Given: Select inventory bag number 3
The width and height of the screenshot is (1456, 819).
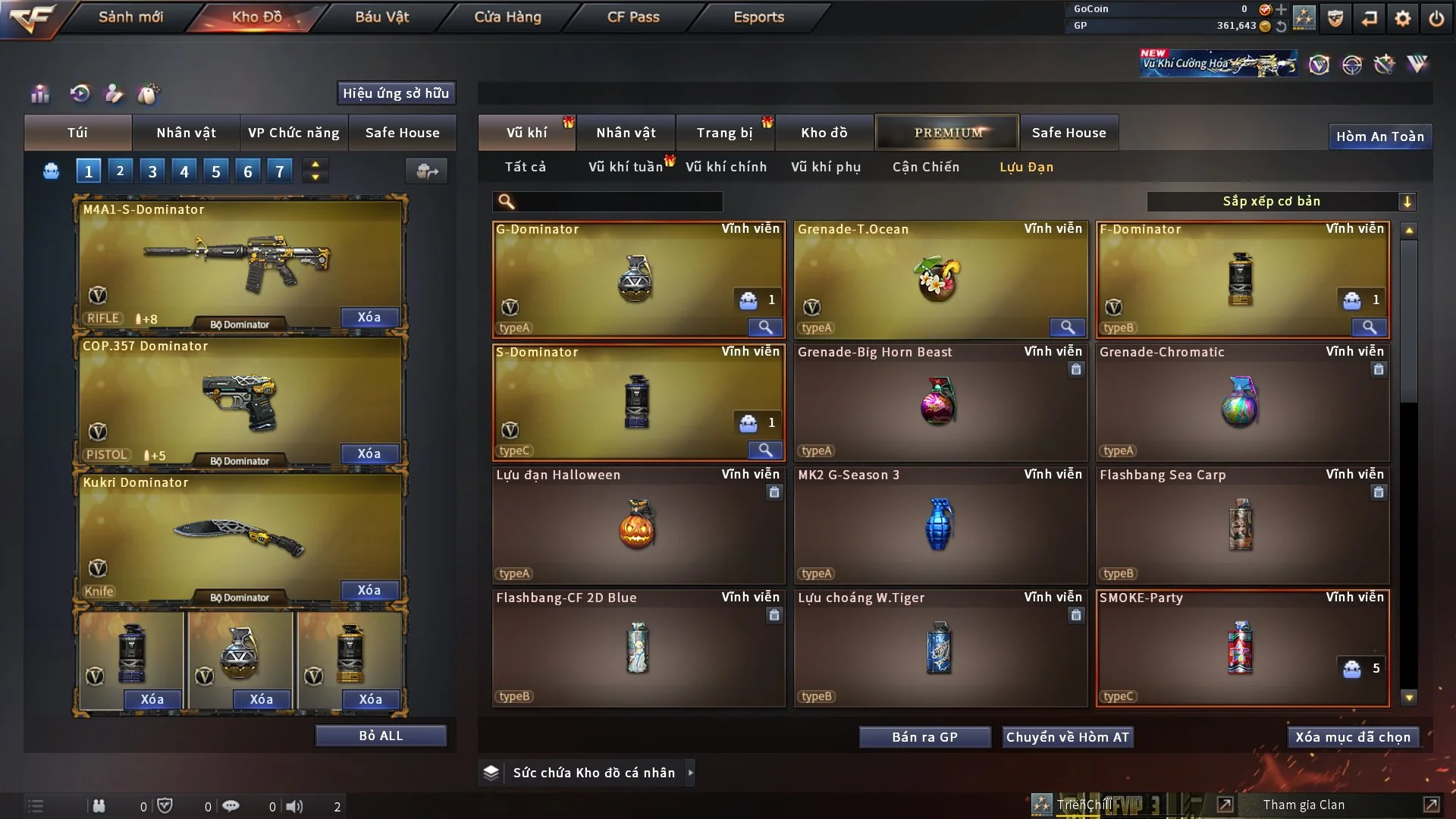Looking at the screenshot, I should [x=152, y=171].
